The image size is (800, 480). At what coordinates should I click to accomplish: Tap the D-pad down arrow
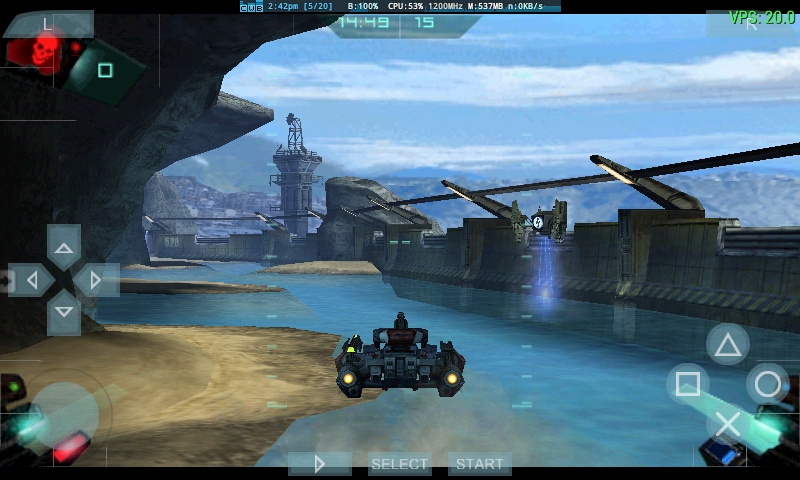[64, 312]
